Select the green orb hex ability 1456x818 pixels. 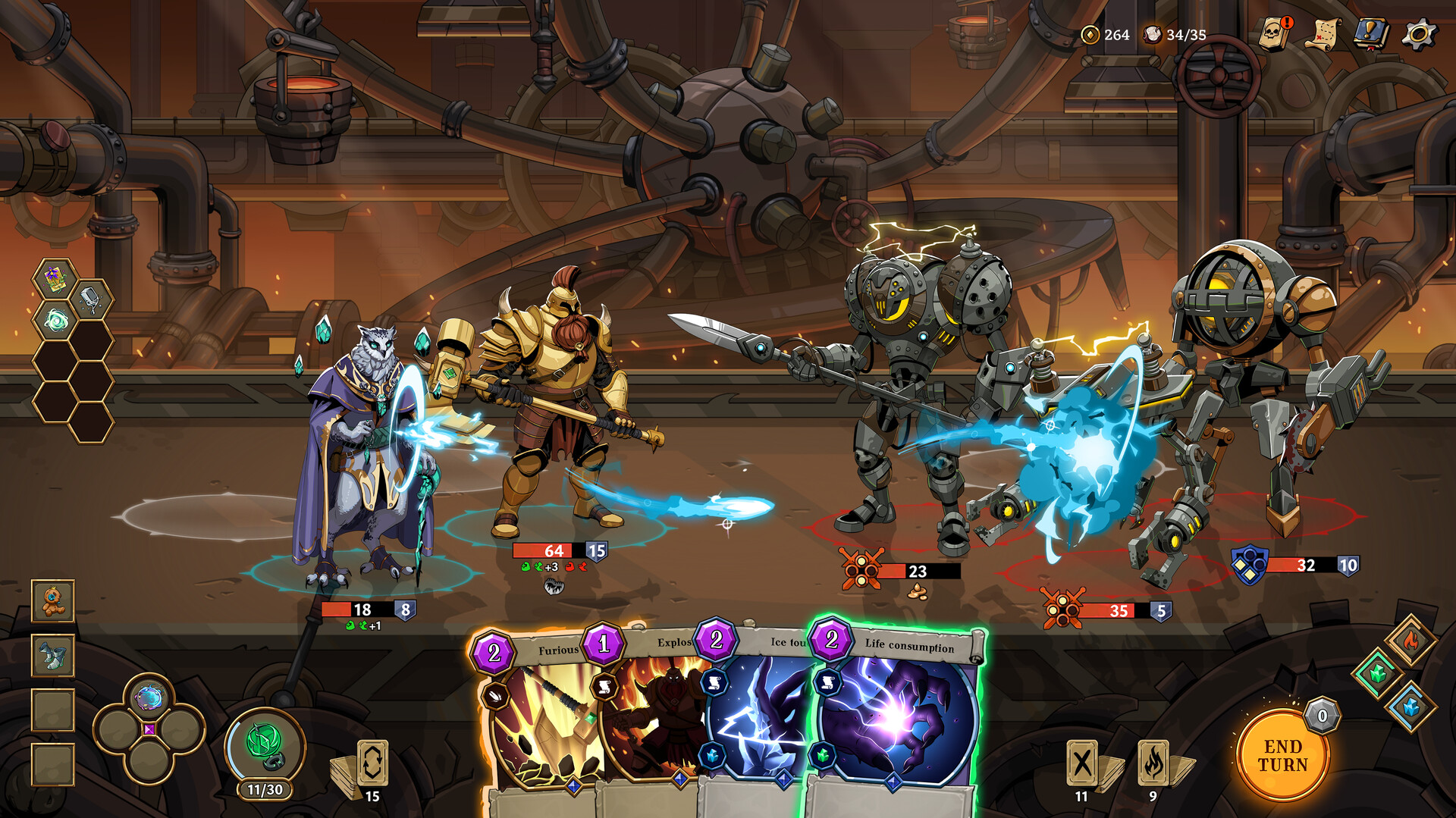(56, 320)
